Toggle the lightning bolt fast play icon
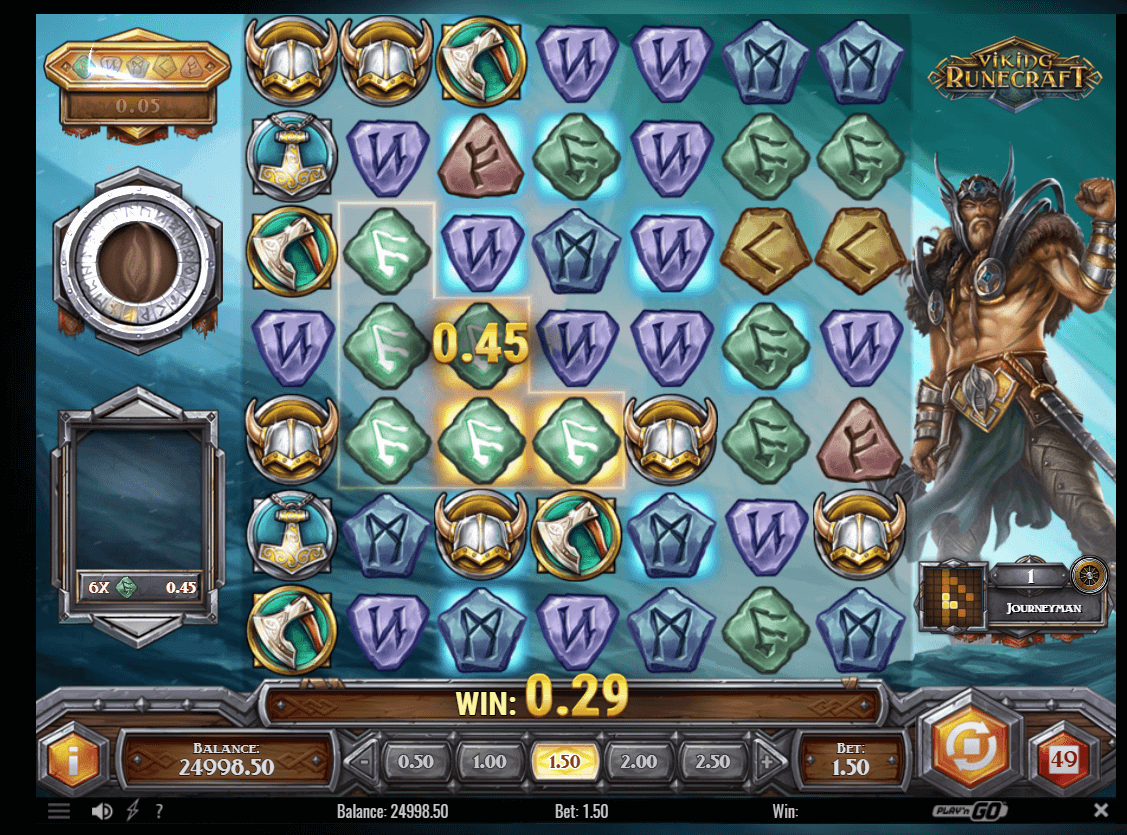The image size is (1127, 835). click(132, 811)
